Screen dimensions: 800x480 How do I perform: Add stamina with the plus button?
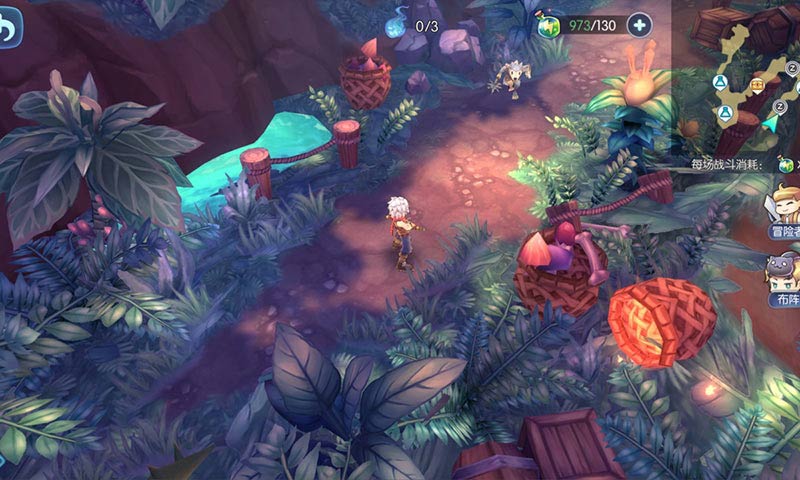click(640, 26)
